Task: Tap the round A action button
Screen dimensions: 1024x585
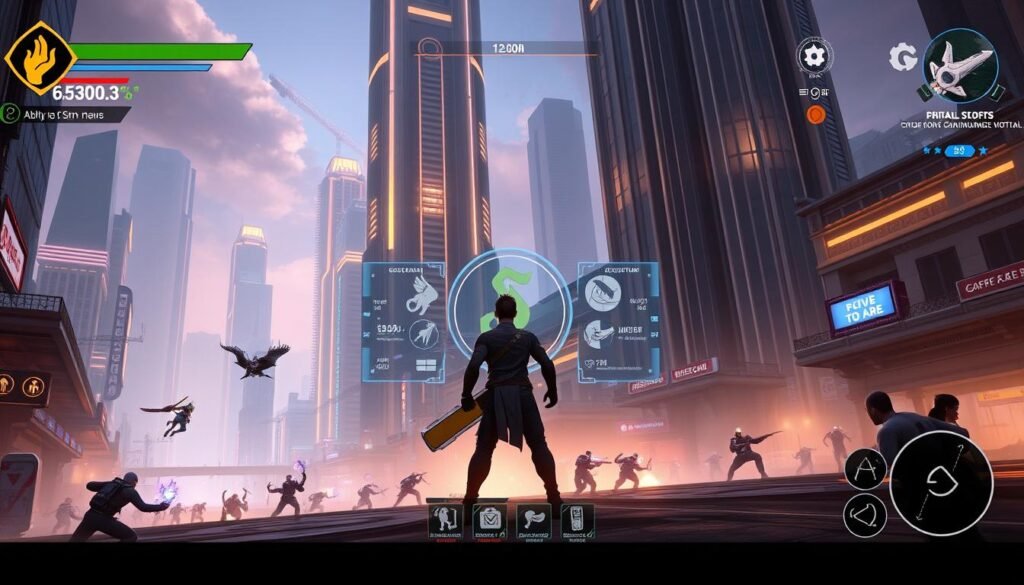Action: point(865,469)
